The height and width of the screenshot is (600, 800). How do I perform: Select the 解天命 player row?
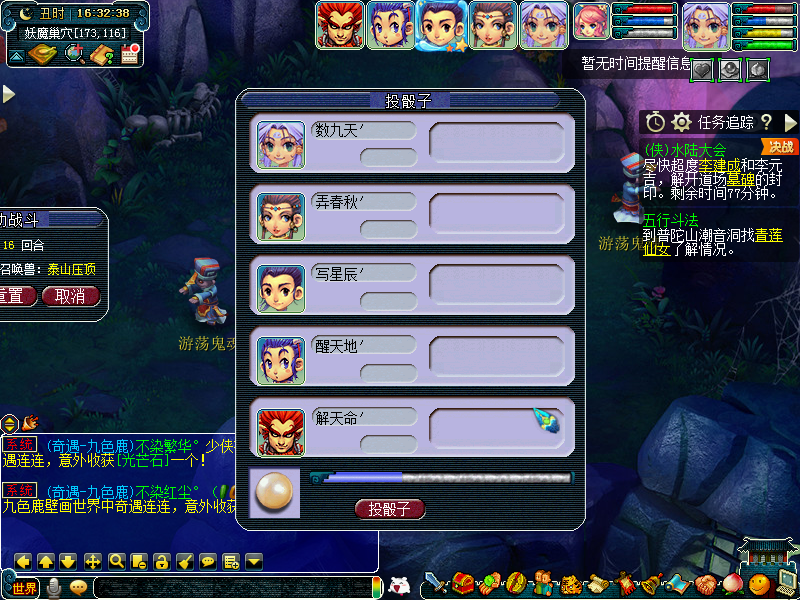411,428
